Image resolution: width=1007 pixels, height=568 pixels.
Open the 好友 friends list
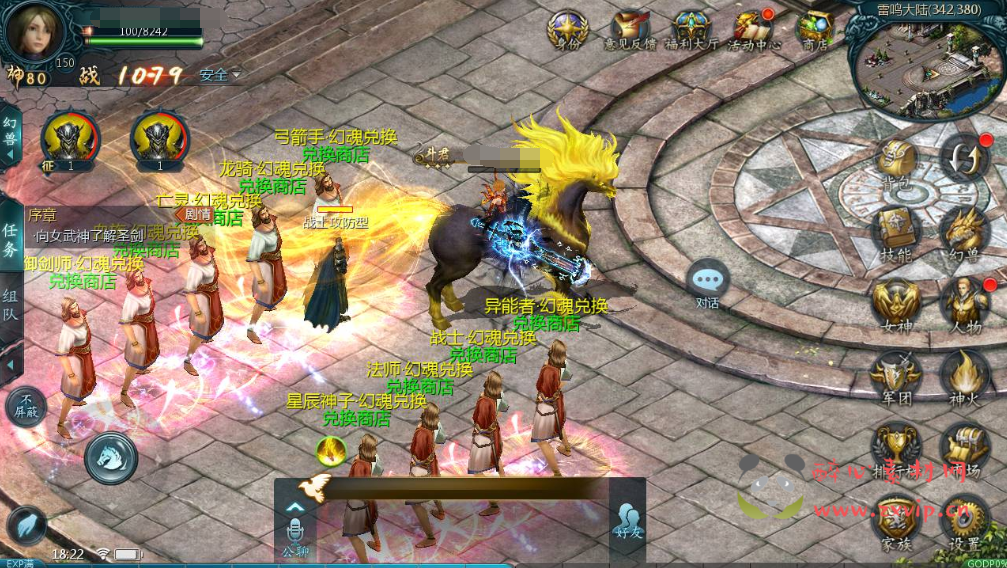(x=627, y=519)
